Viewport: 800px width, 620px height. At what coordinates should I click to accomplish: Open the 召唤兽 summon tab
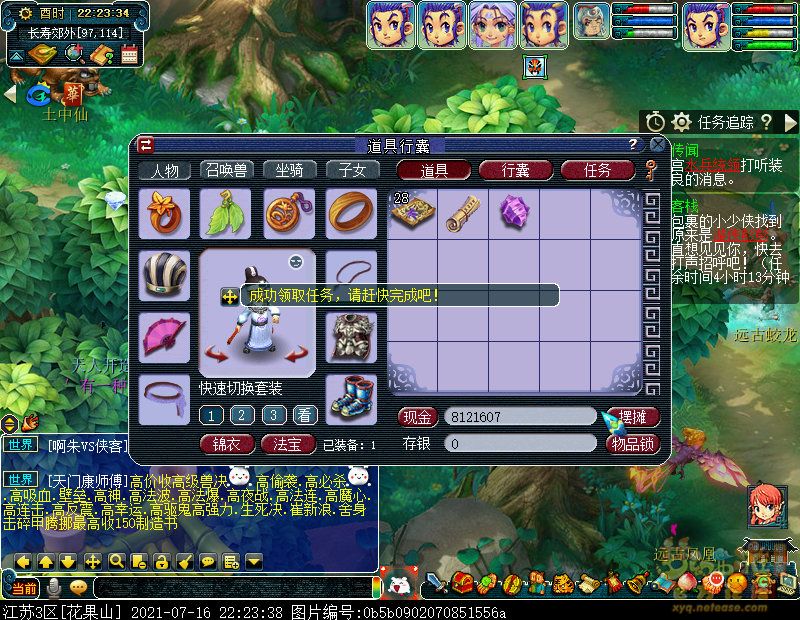[x=226, y=170]
